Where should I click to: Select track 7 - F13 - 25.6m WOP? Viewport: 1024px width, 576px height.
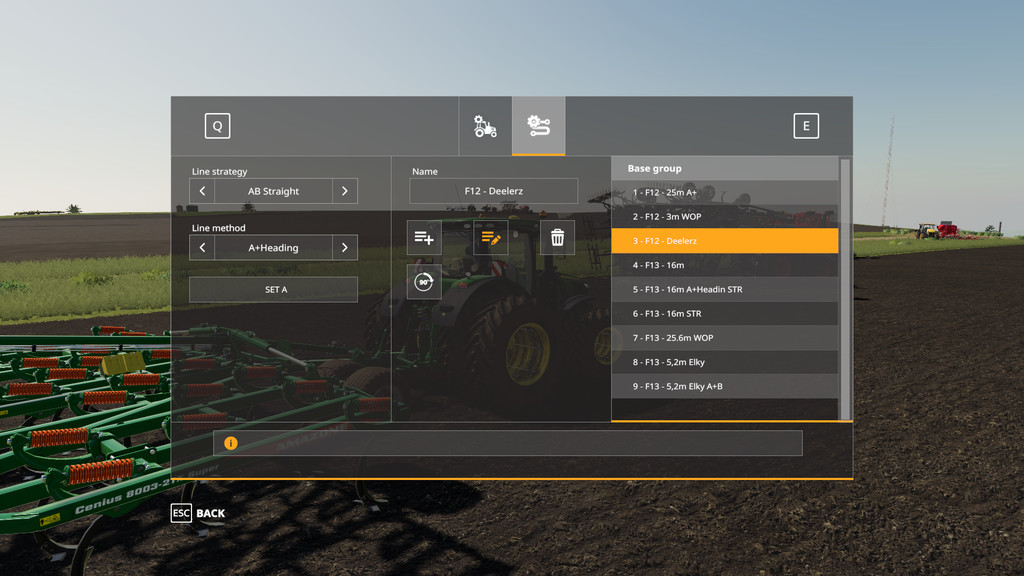725,338
